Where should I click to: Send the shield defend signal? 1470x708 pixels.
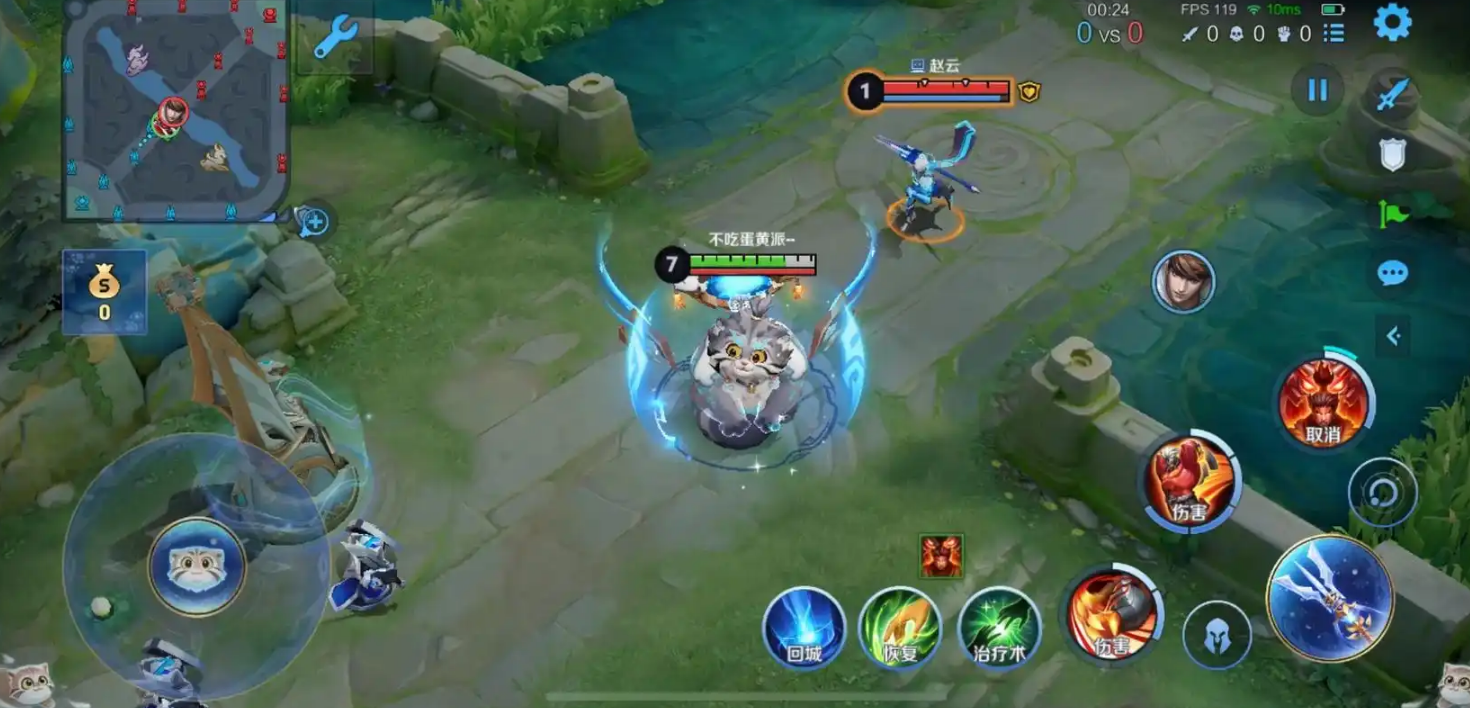1392,154
